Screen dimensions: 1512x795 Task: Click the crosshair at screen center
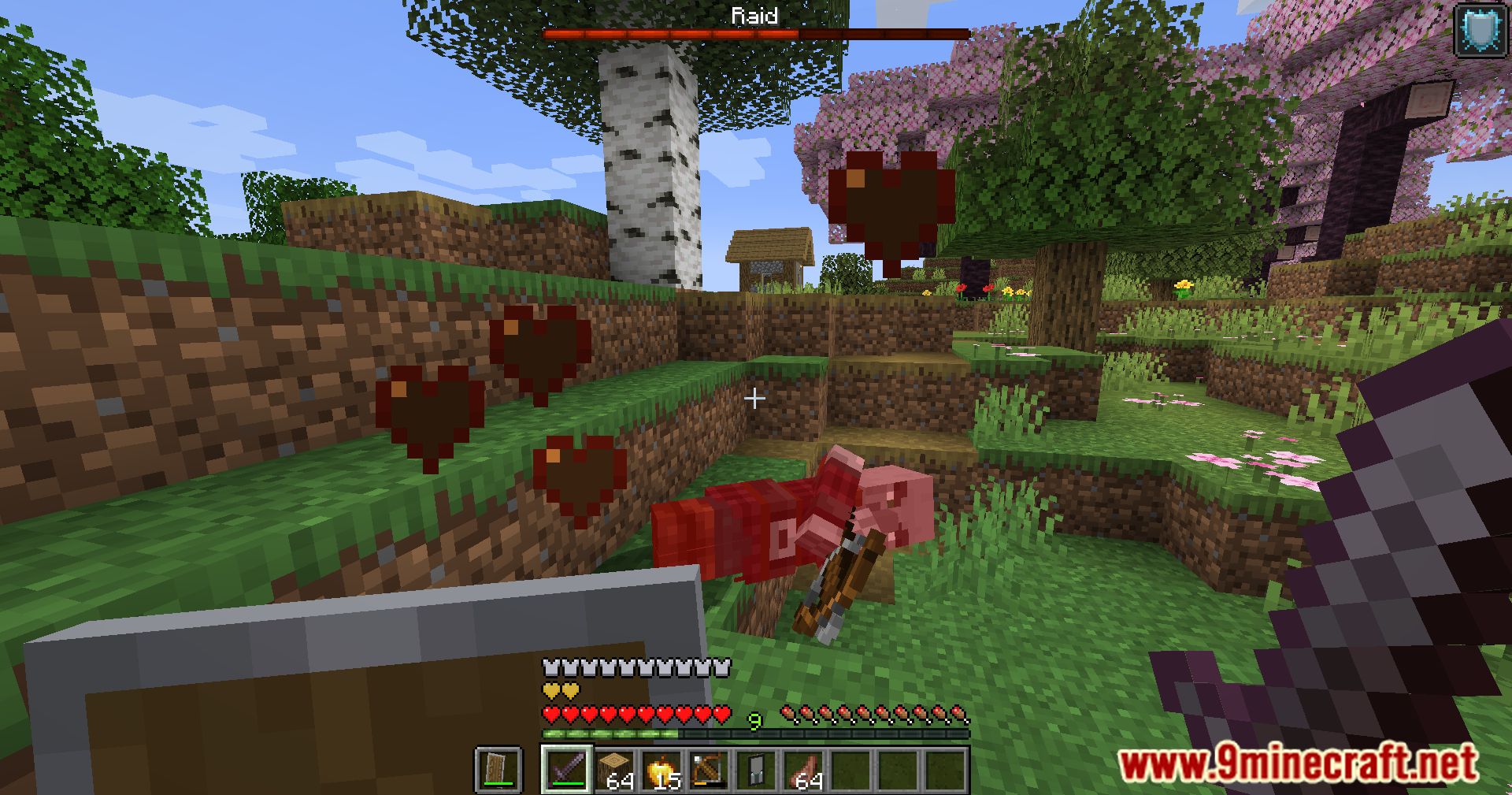click(x=756, y=399)
